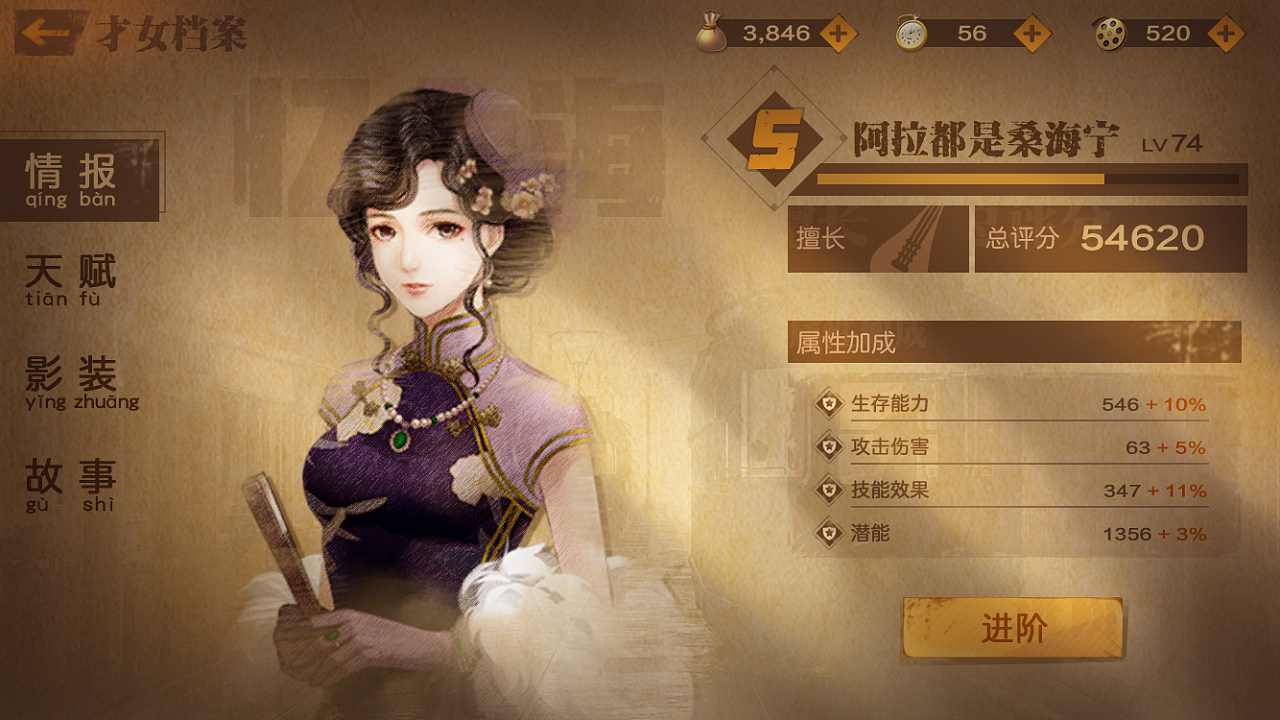The width and height of the screenshot is (1280, 720).
Task: Switch to the 天赋 tab
Action: coord(70,275)
